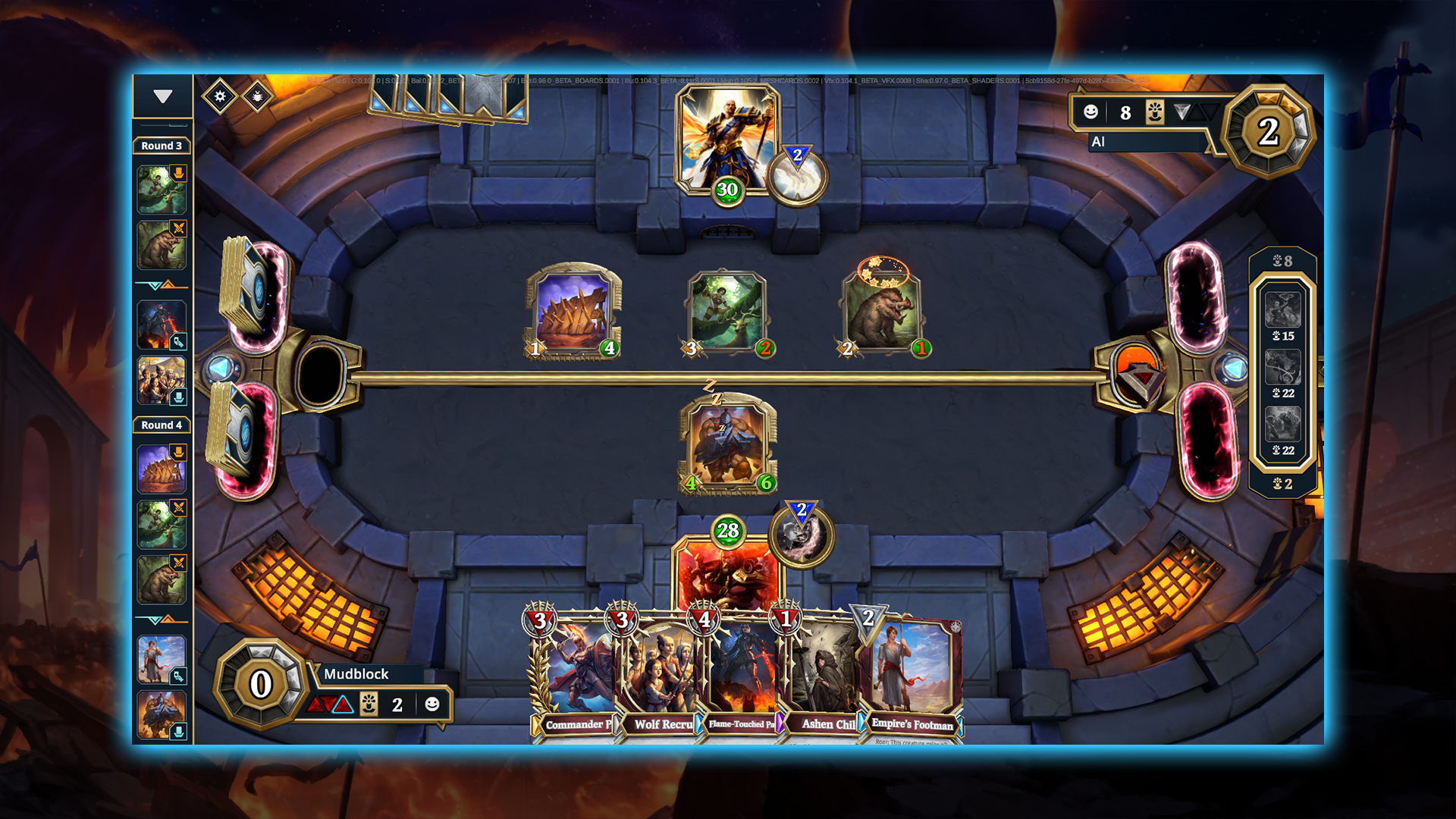Target the enemy 3/2 forest archer creature
Image resolution: width=1456 pixels, height=819 pixels.
point(727,312)
